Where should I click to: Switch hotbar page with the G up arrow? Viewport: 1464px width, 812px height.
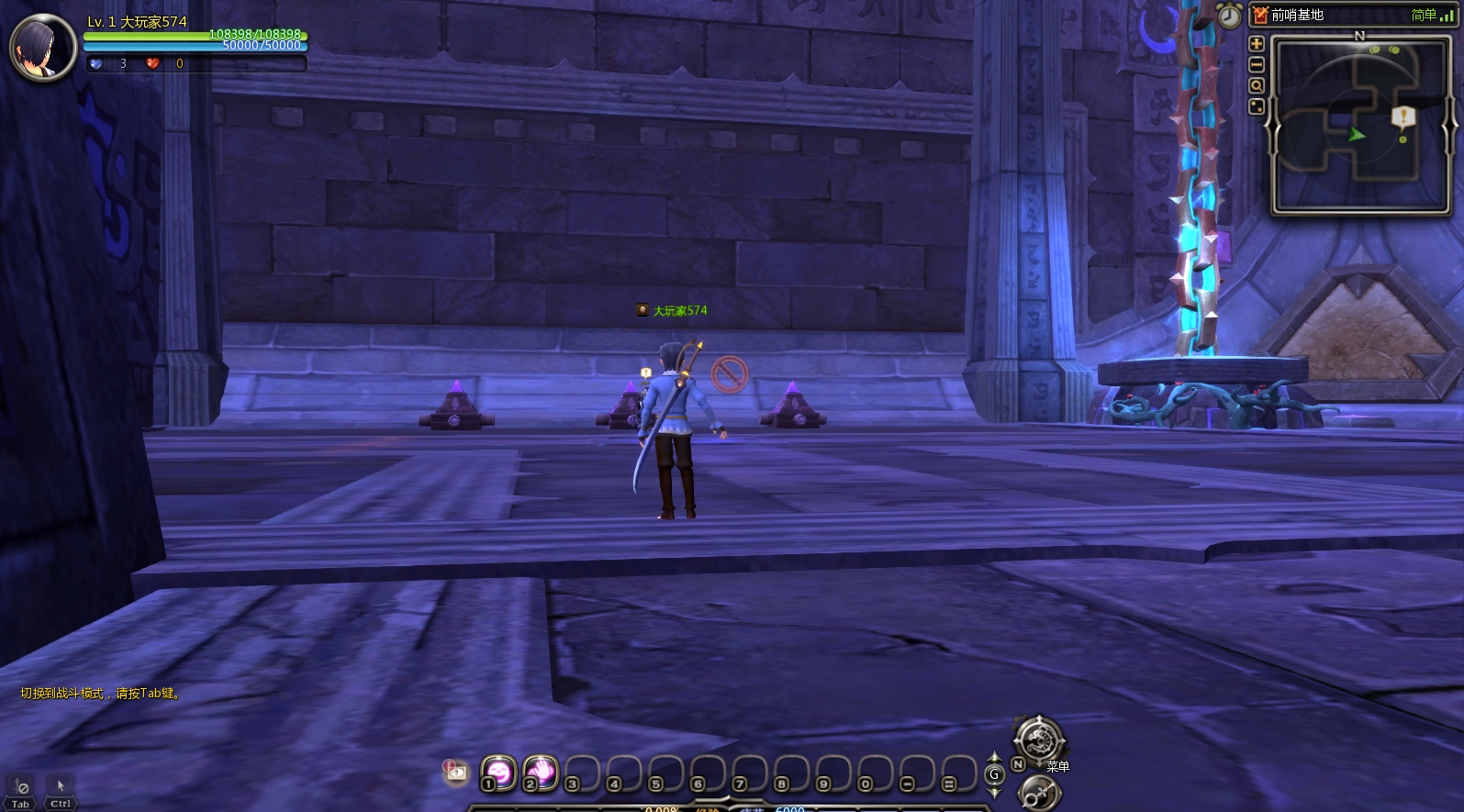click(x=994, y=758)
